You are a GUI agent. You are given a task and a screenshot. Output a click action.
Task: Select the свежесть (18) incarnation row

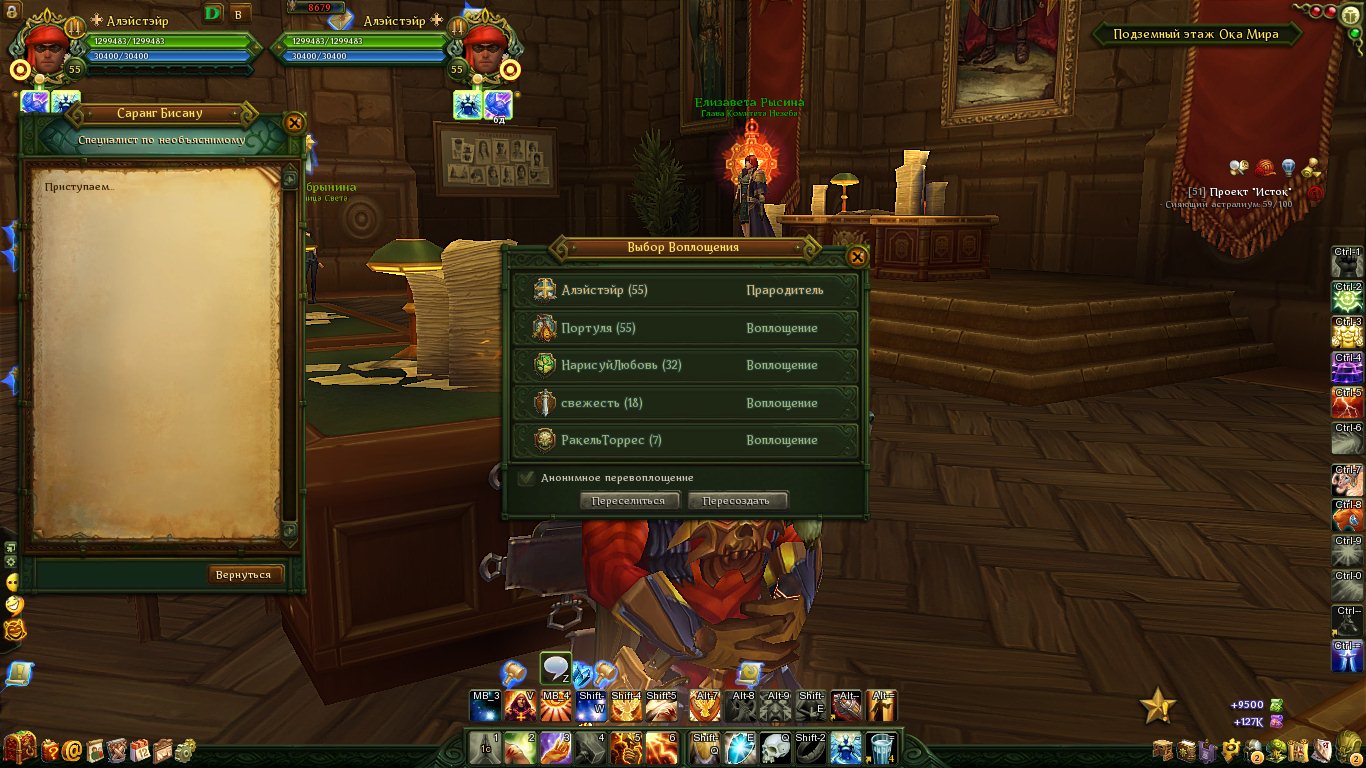685,403
